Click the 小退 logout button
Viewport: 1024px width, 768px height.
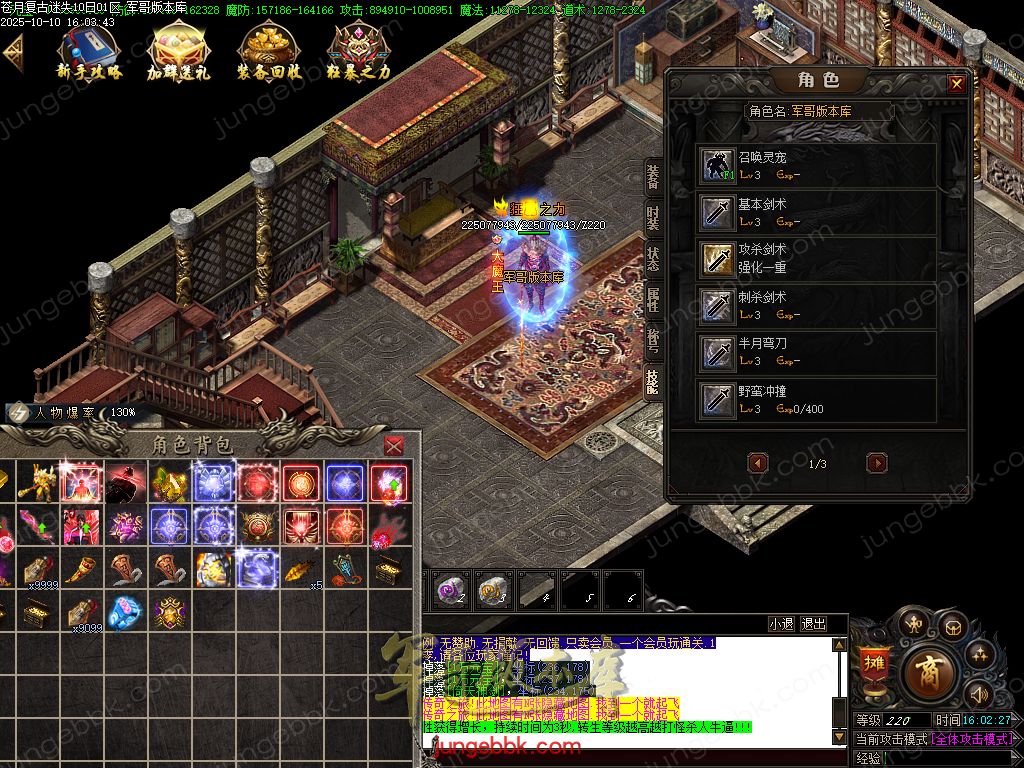[781, 624]
